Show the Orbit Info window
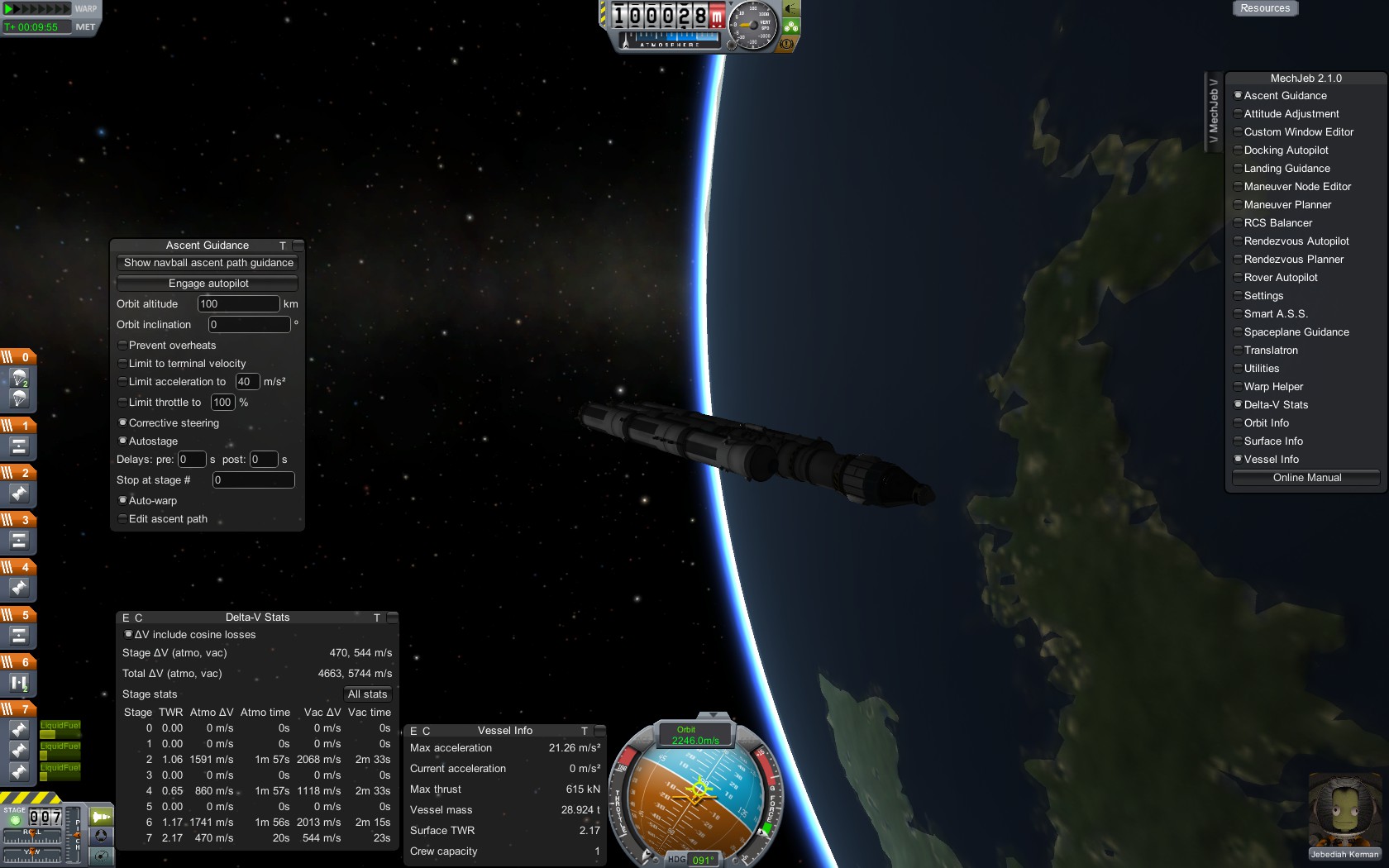 point(1266,423)
